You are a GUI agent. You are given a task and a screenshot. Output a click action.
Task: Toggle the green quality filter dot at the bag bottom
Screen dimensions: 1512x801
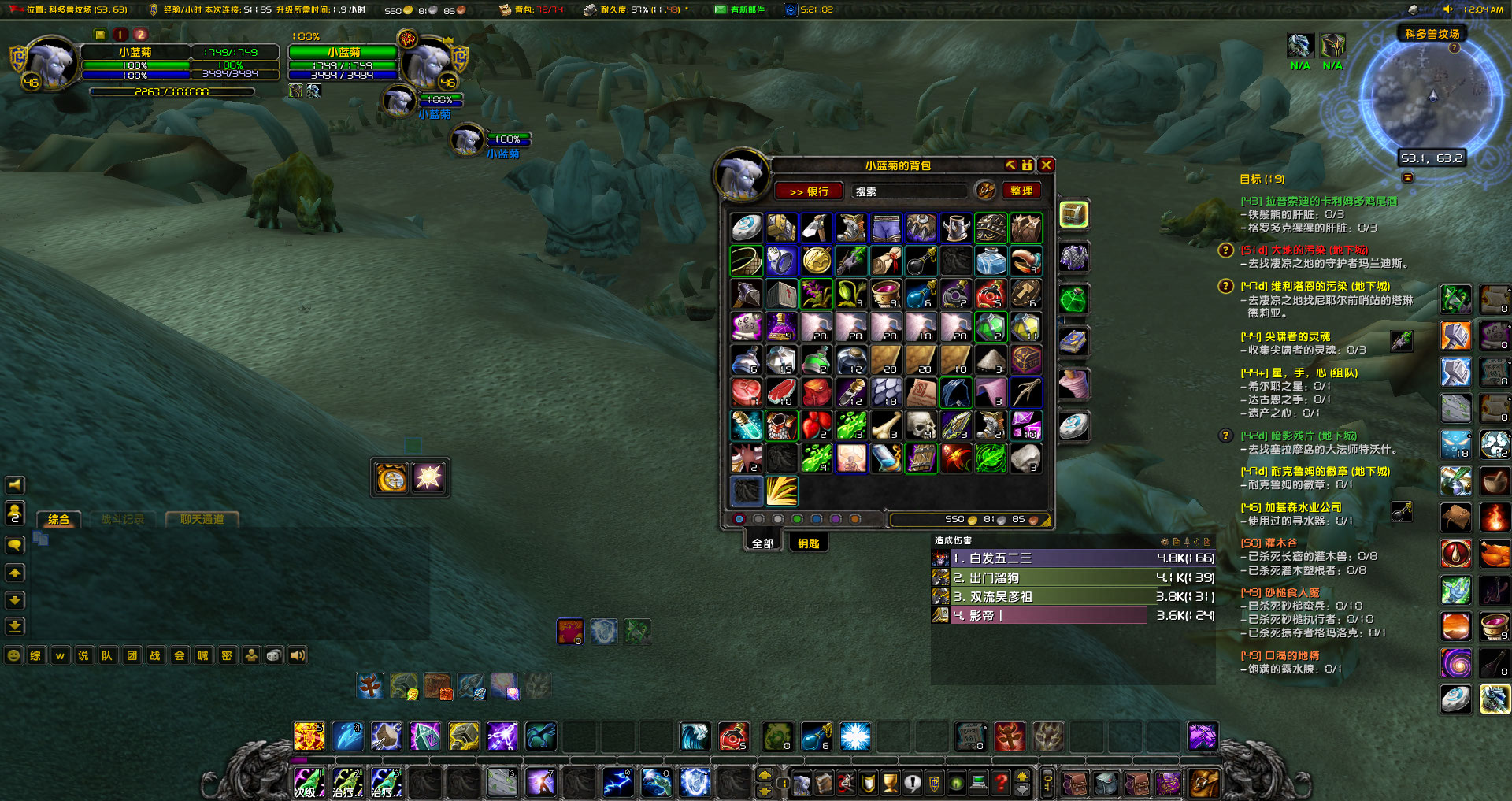point(798,519)
